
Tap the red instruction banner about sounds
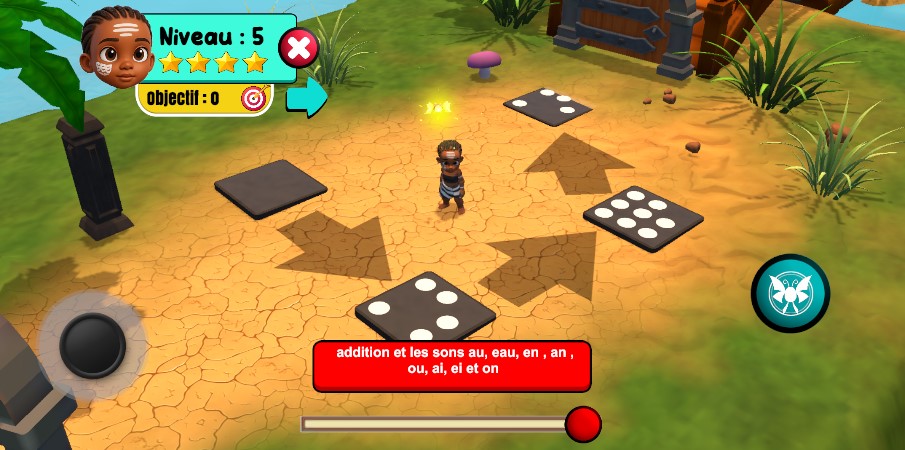452,366
